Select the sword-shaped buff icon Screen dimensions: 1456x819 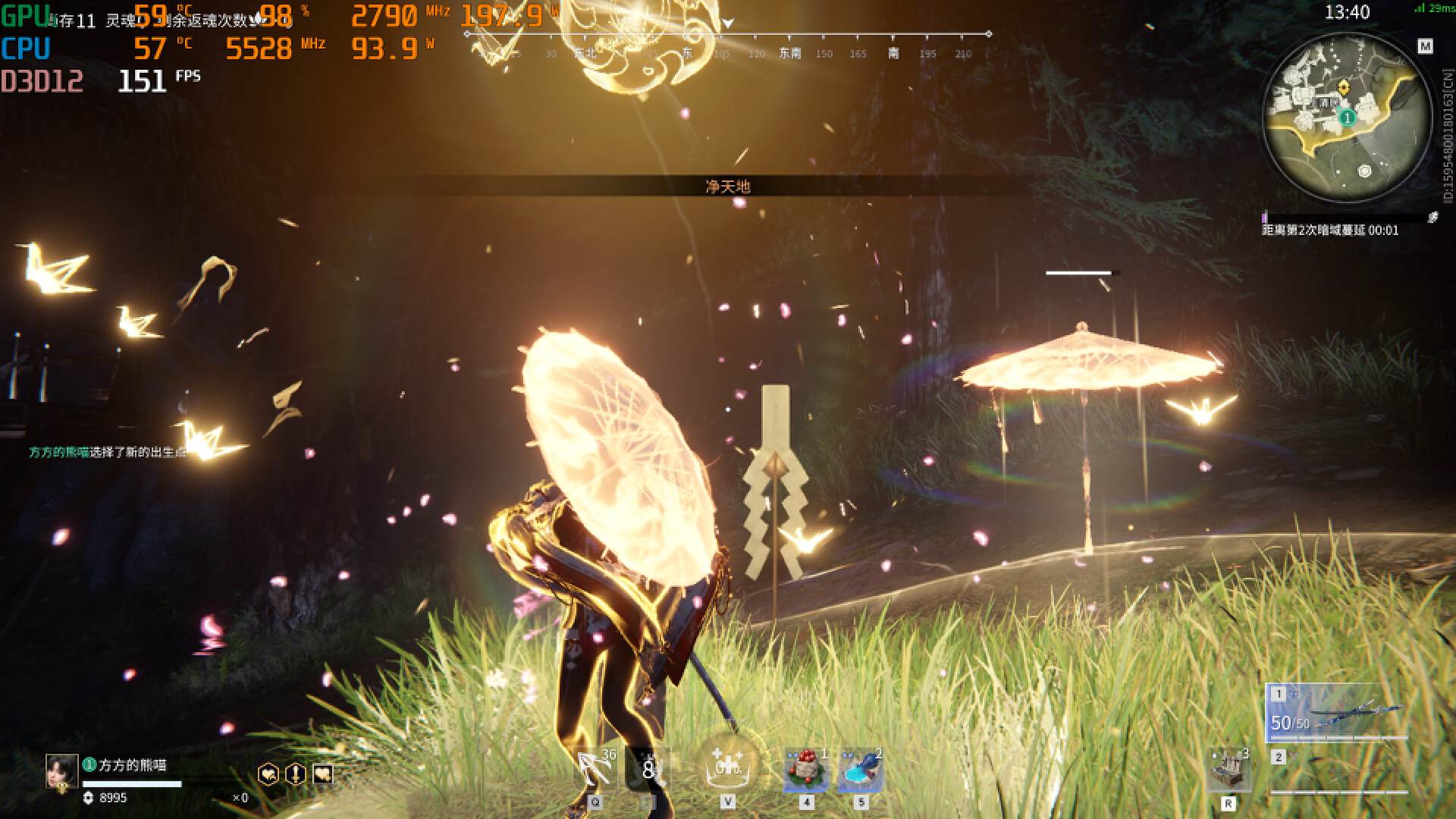[295, 774]
